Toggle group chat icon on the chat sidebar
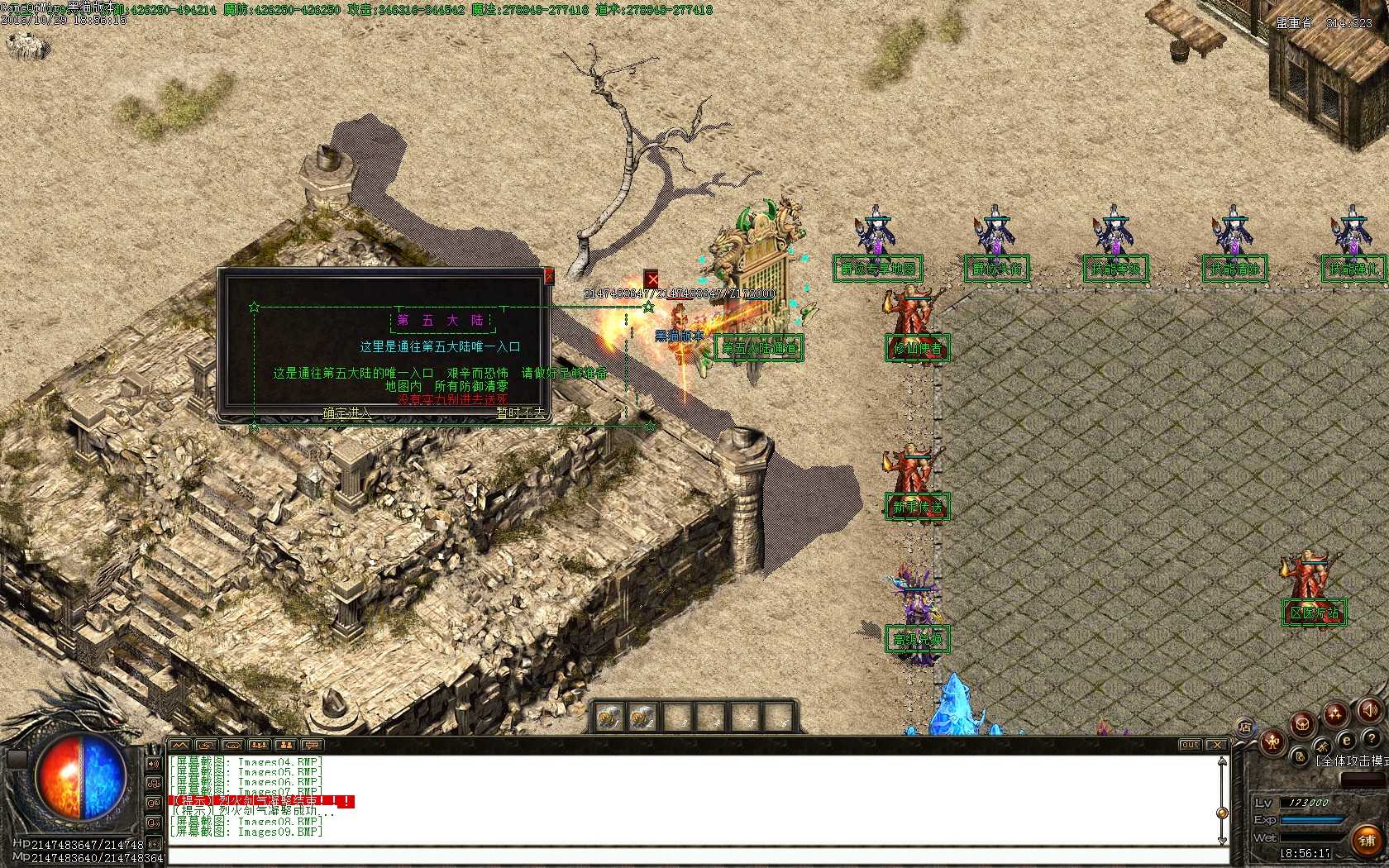1389x868 pixels. [x=153, y=783]
